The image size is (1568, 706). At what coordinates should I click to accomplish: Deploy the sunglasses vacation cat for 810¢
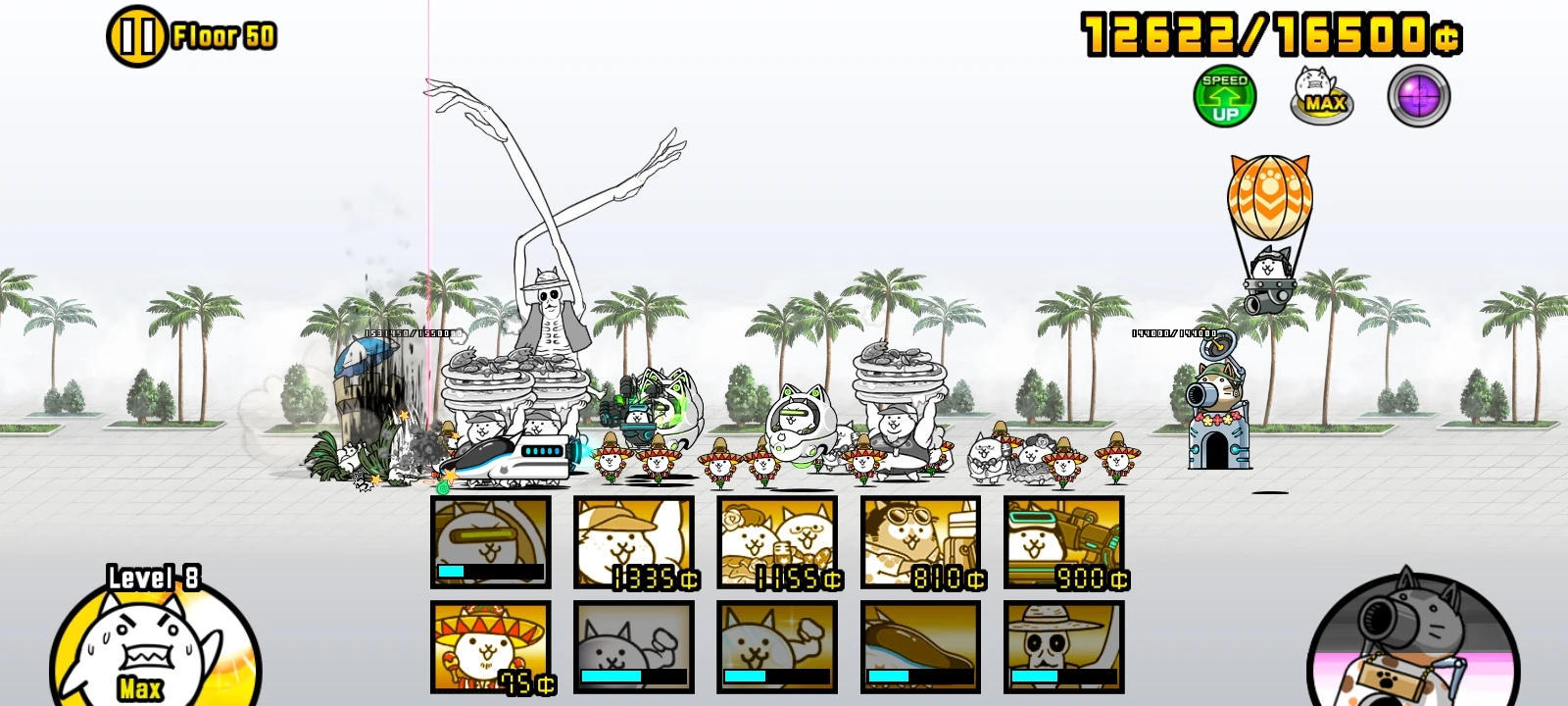click(x=922, y=544)
